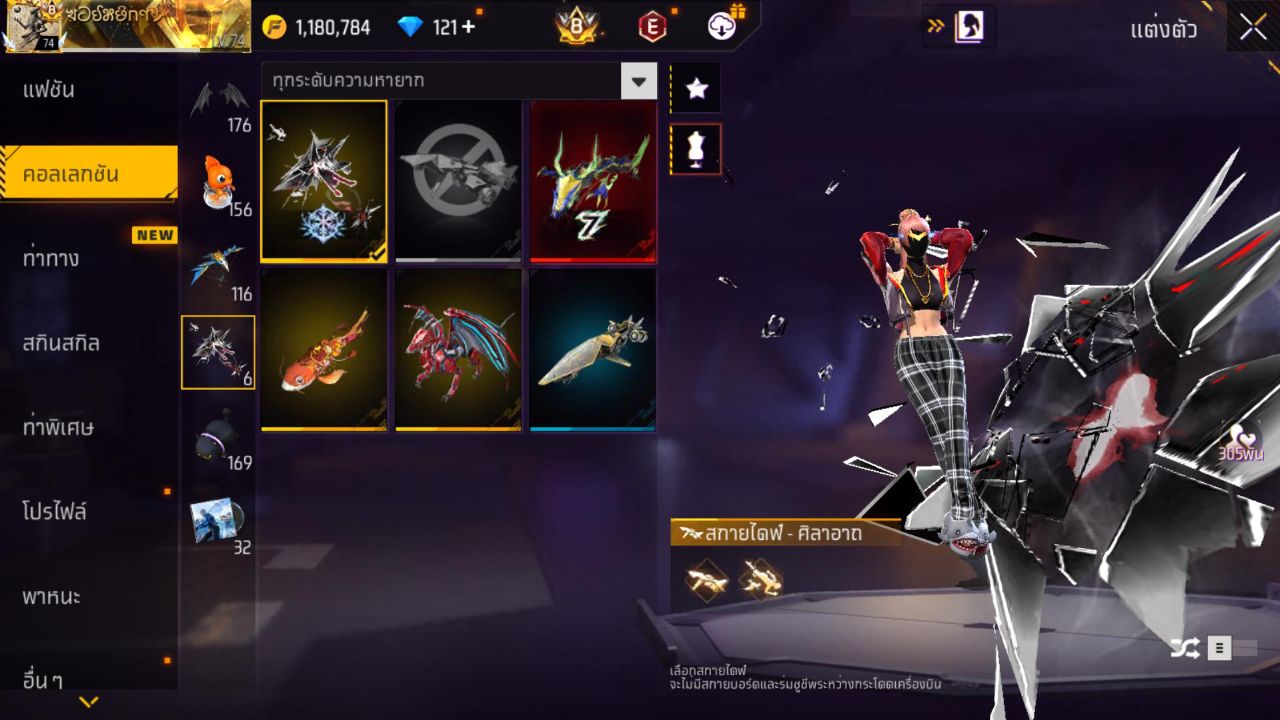
Task: Click the shuffle outfit icon bottom right
Action: (x=1187, y=649)
